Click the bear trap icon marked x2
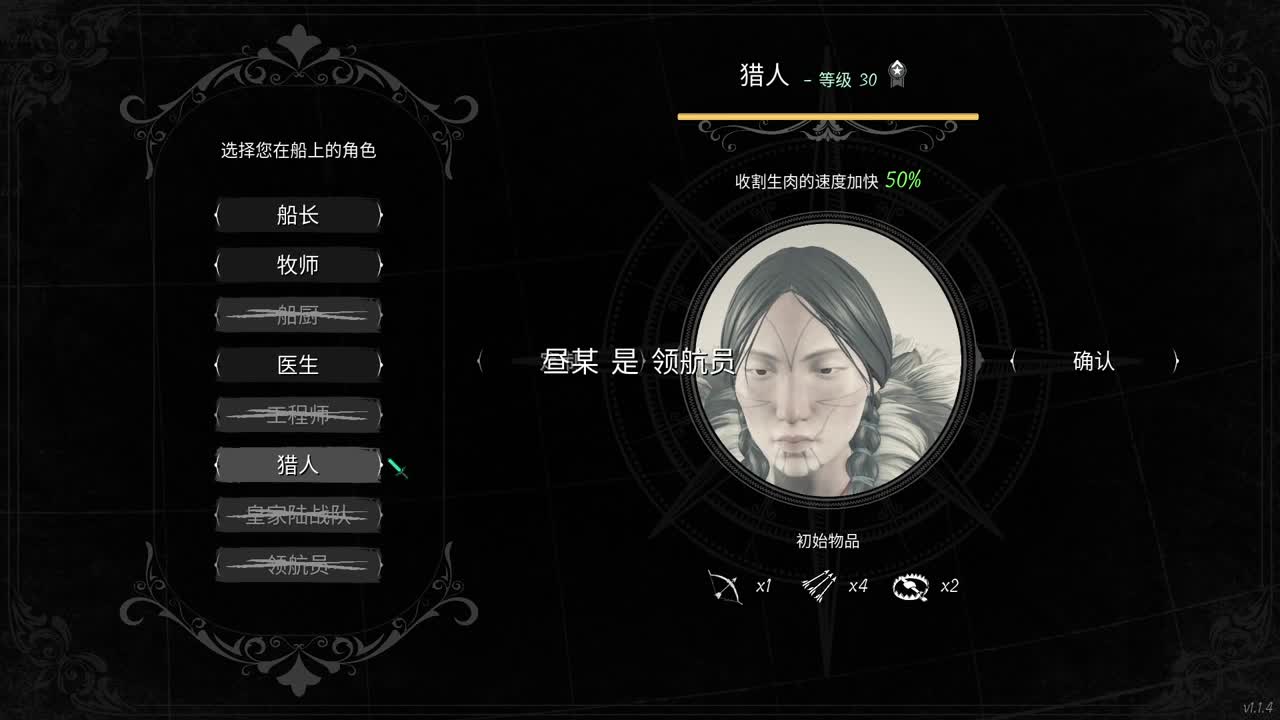The image size is (1280, 720). pyautogui.click(x=911, y=586)
